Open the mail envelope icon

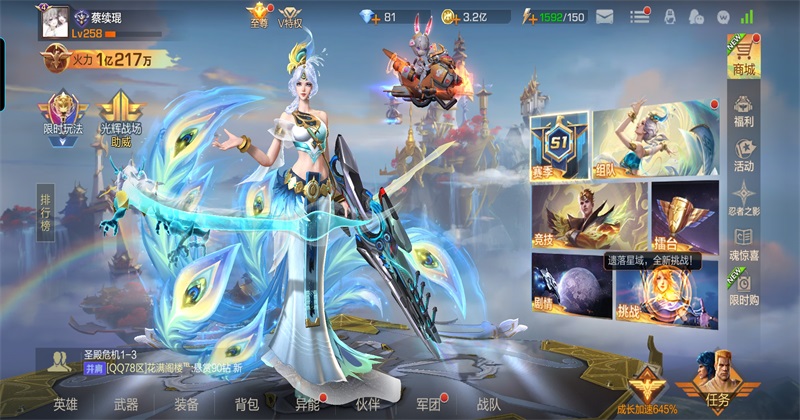[605, 16]
